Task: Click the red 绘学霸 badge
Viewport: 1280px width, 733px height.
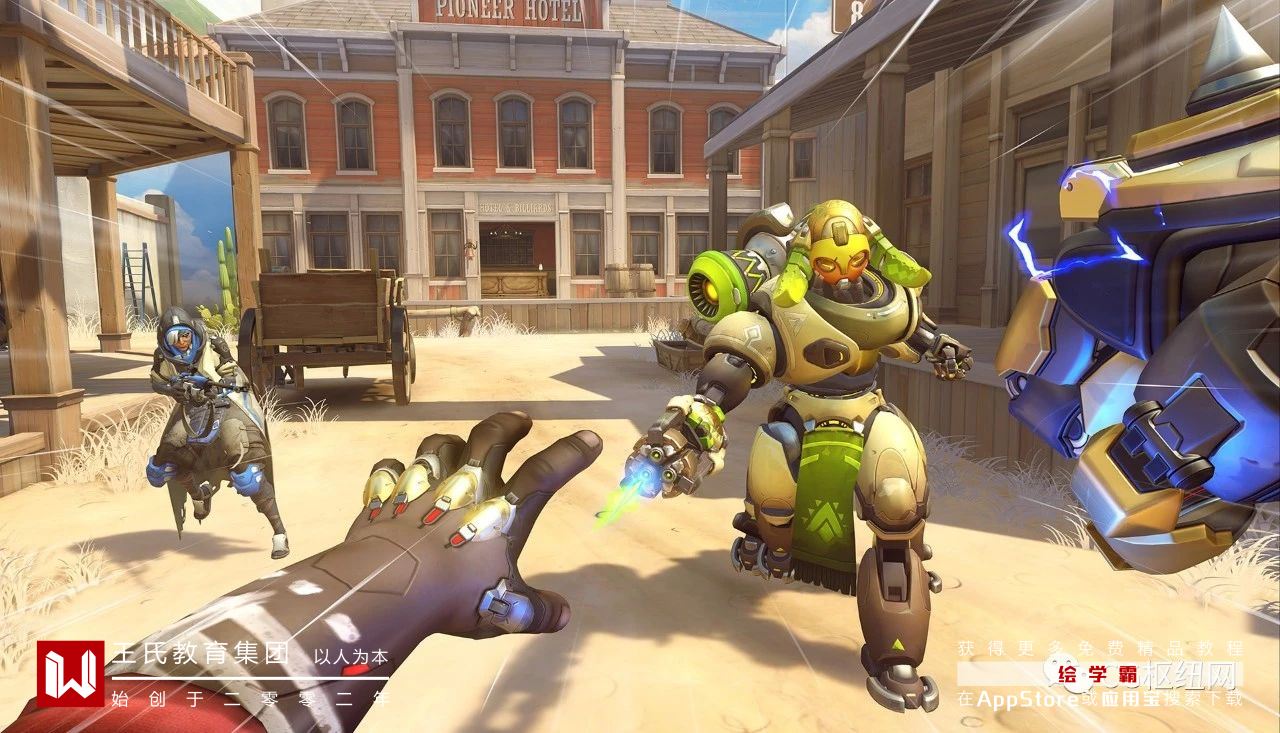Action: pos(1097,673)
